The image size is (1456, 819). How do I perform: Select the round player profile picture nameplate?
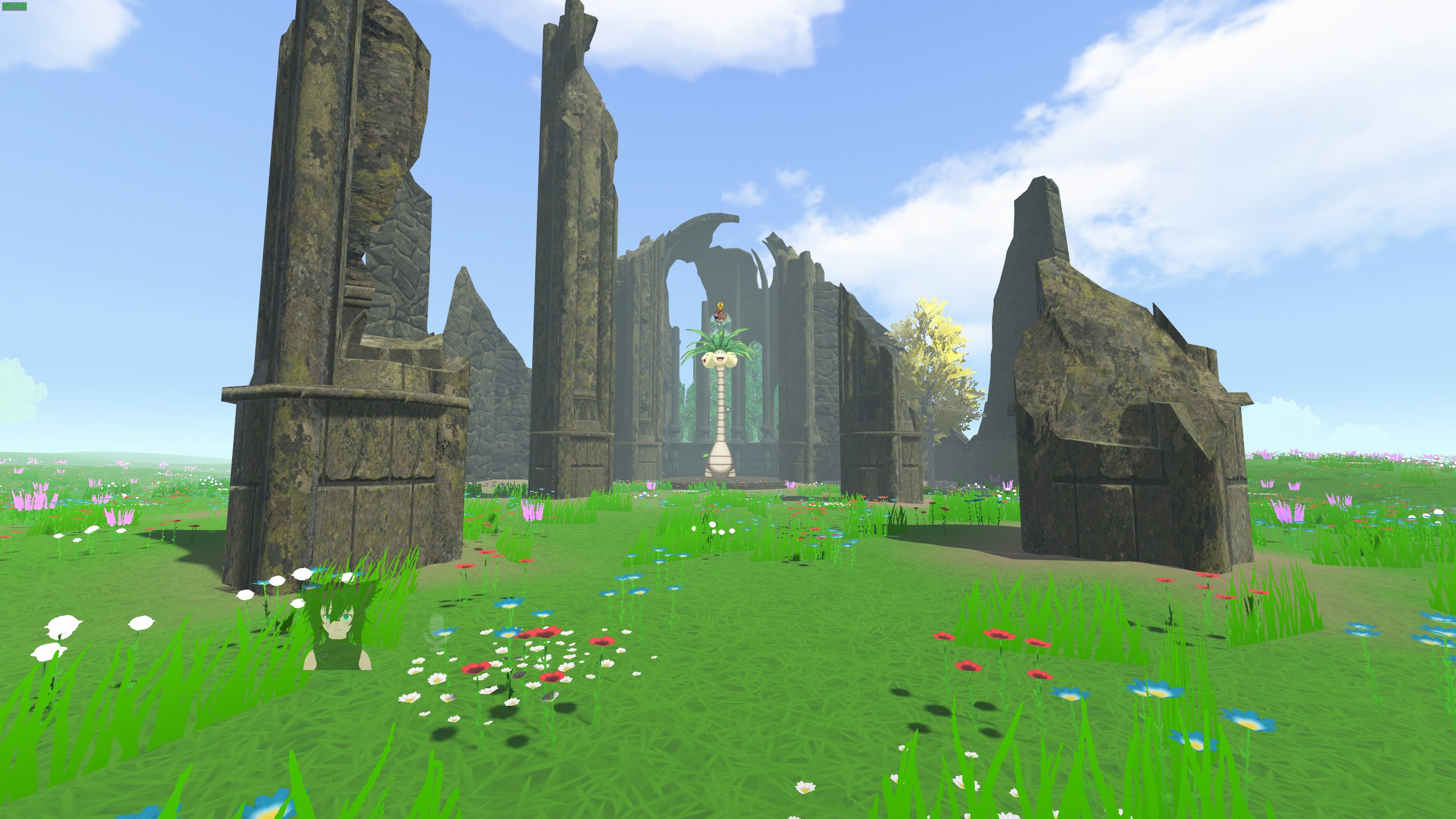click(x=720, y=316)
